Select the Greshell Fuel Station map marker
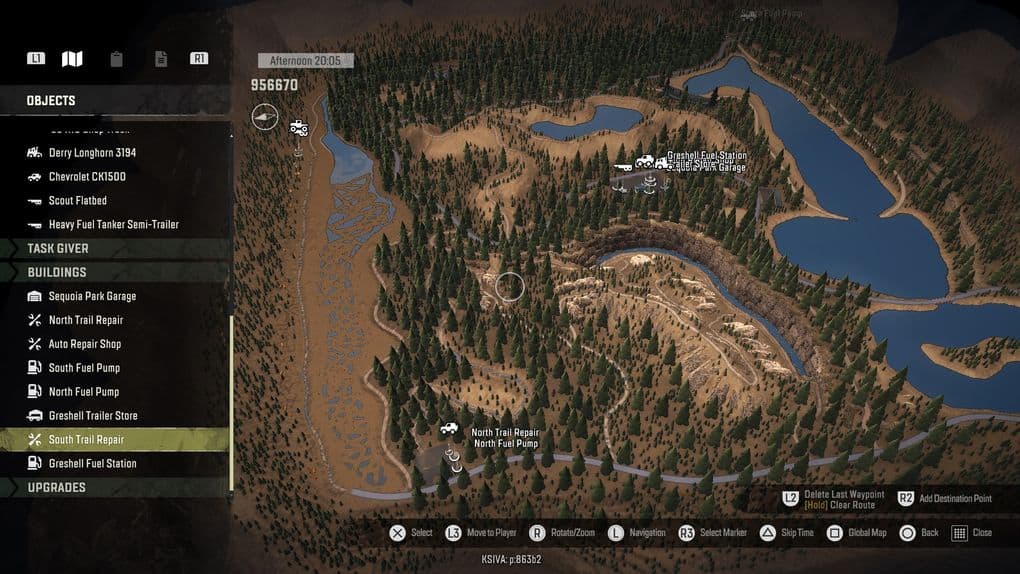This screenshot has width=1020, height=574. tap(645, 160)
